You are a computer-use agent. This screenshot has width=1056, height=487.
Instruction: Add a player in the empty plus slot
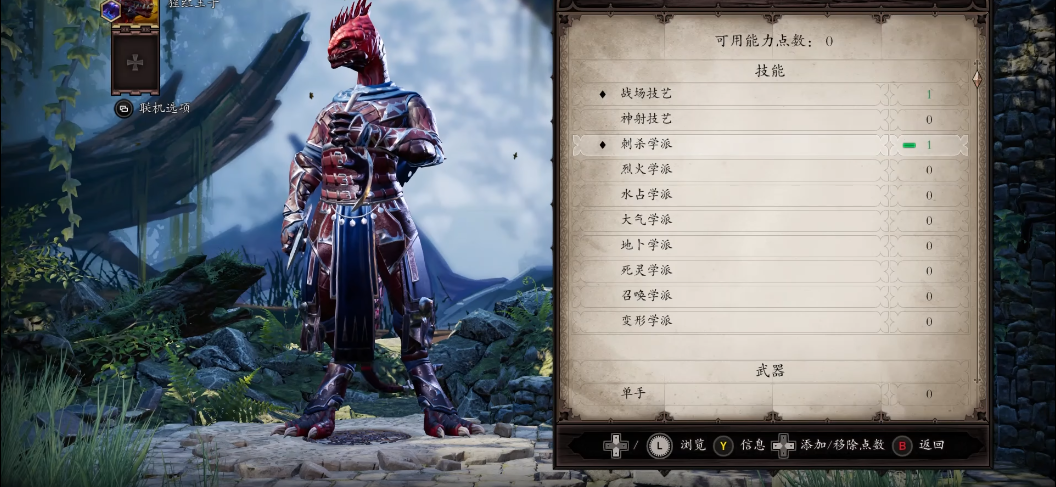coord(135,62)
